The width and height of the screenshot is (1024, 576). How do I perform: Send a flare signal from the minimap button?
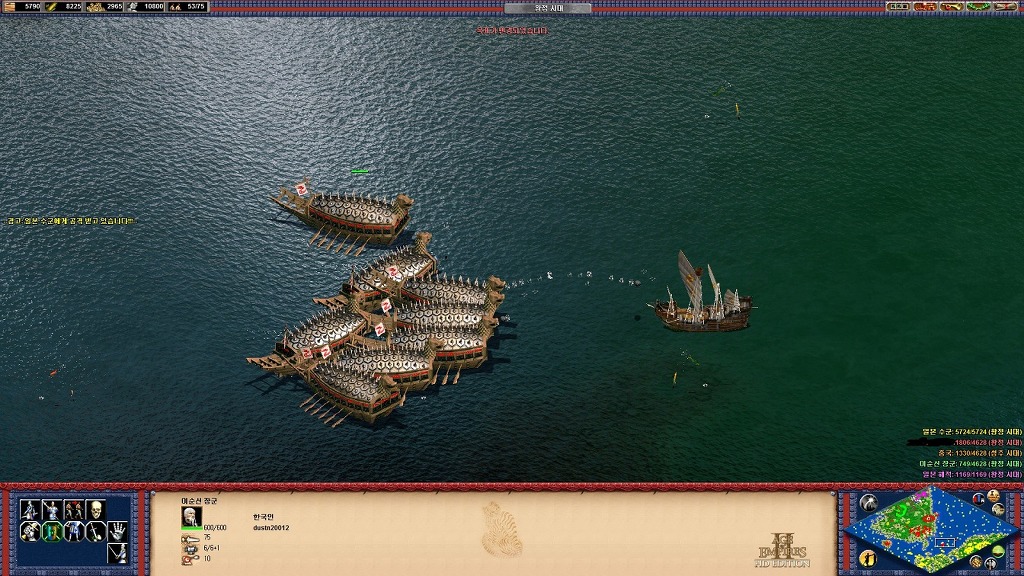[x=867, y=502]
